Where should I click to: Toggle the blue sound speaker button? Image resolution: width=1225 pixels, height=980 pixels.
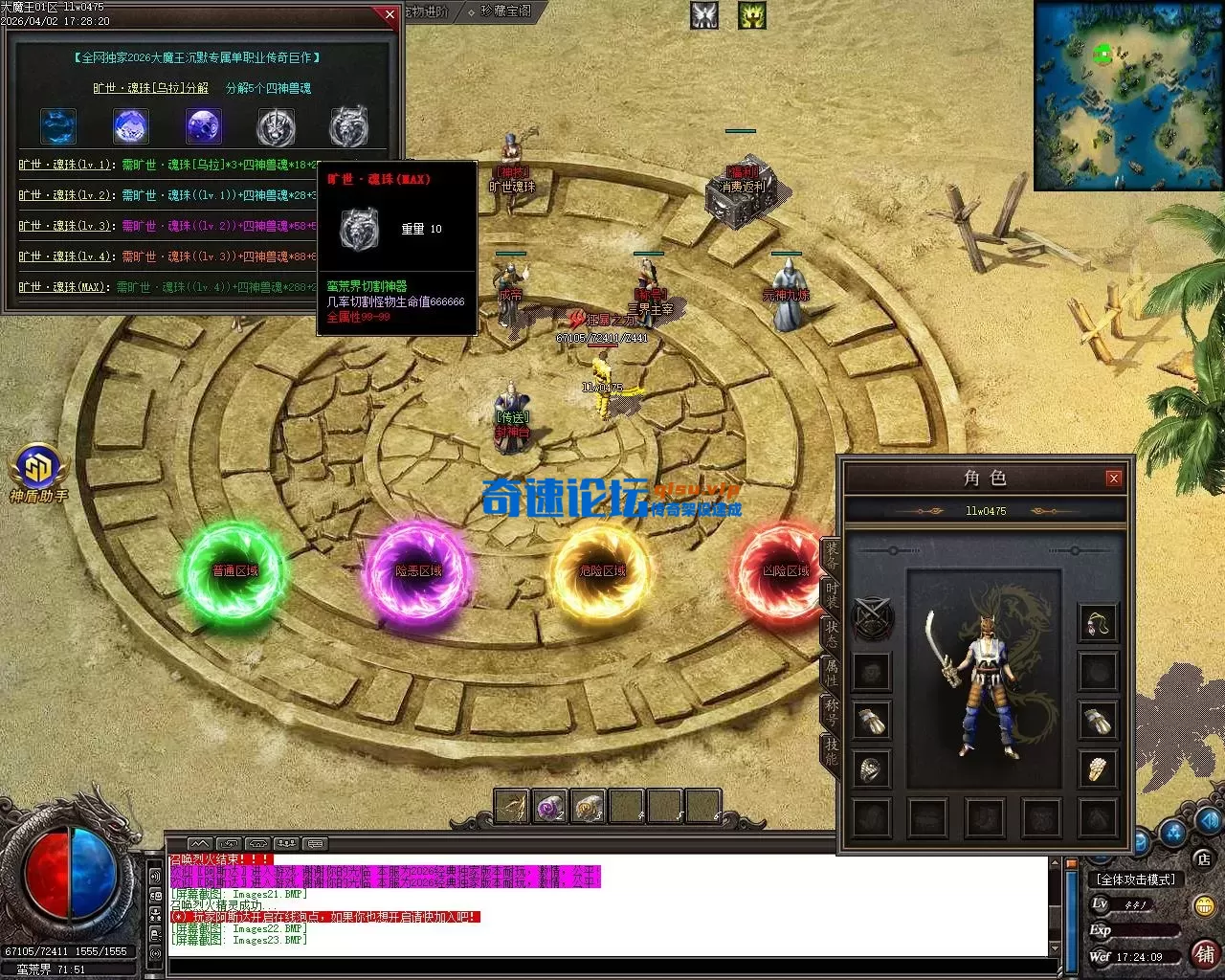tap(1209, 821)
